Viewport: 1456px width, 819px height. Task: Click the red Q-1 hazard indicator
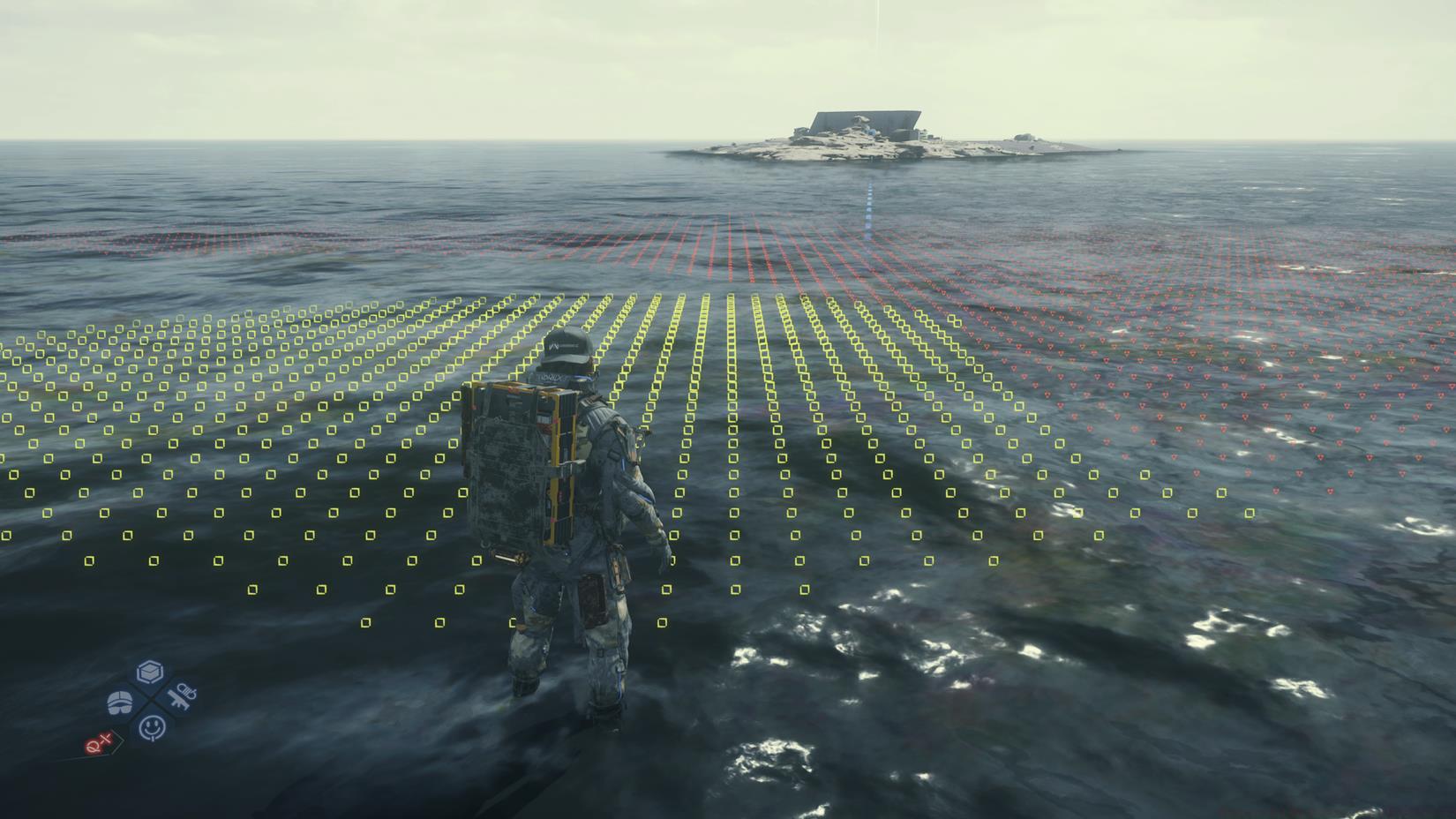click(98, 743)
